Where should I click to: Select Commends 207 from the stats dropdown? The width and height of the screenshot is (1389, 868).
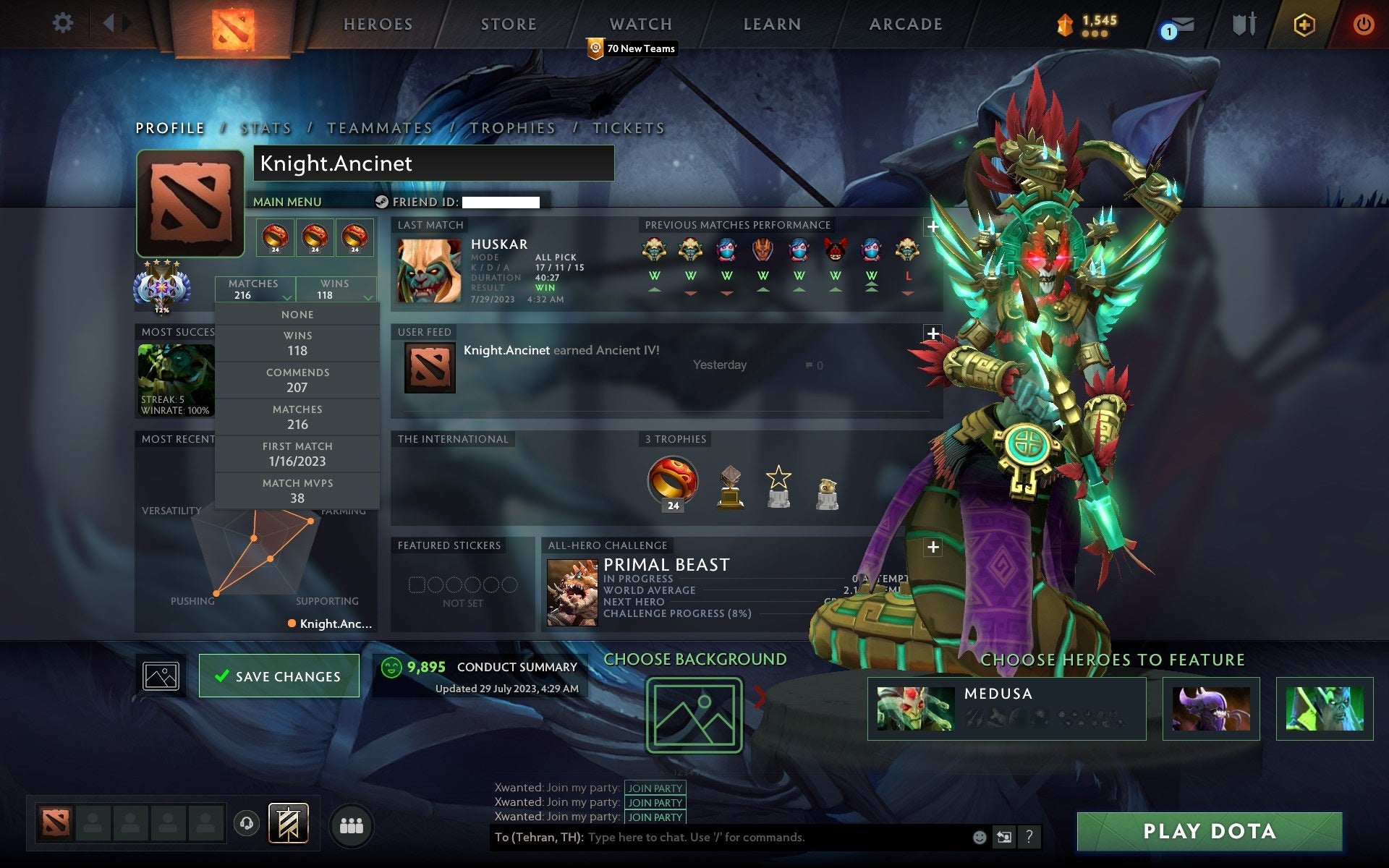(x=298, y=380)
